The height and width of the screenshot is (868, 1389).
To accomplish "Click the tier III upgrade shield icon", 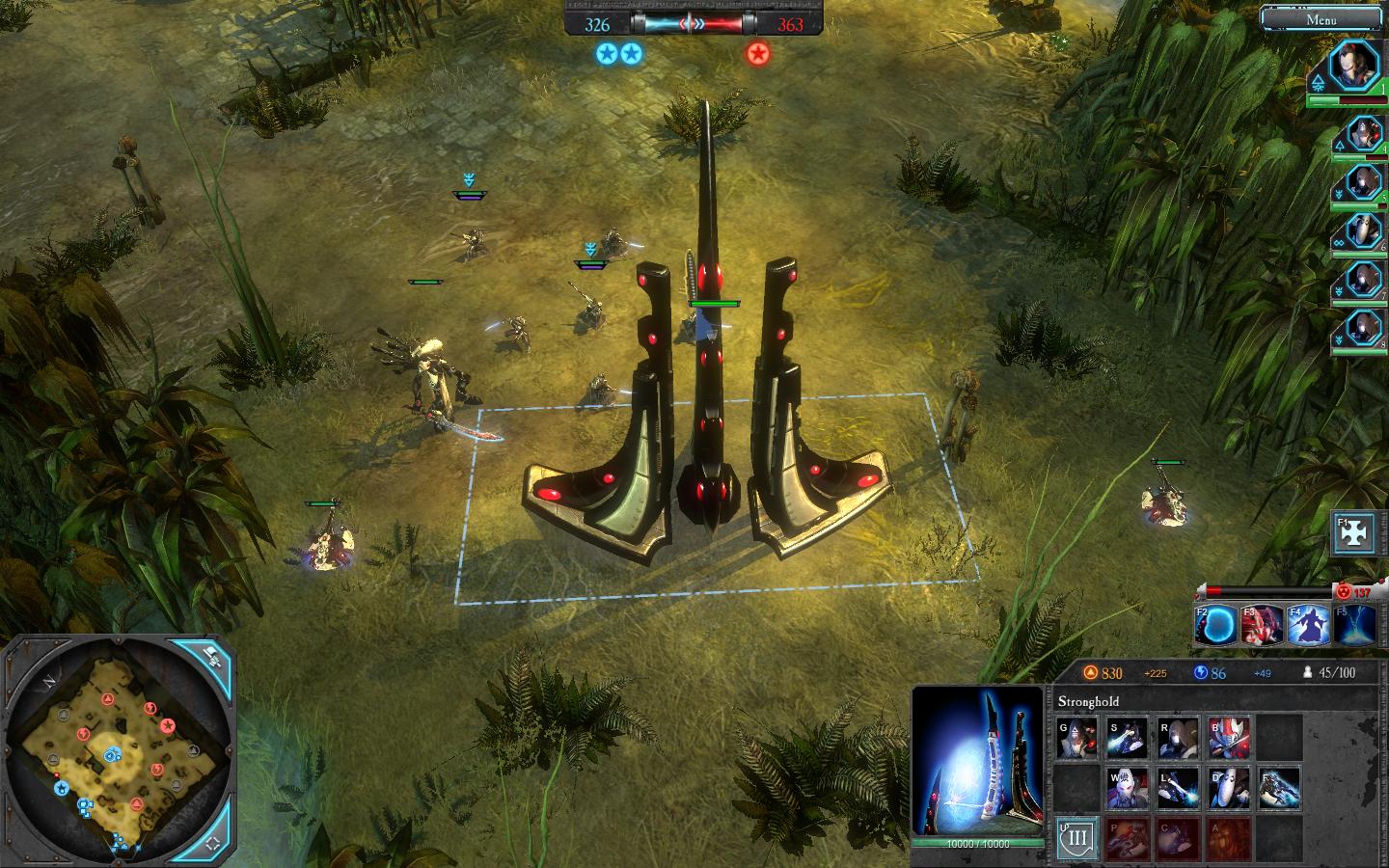I will coord(1076,838).
